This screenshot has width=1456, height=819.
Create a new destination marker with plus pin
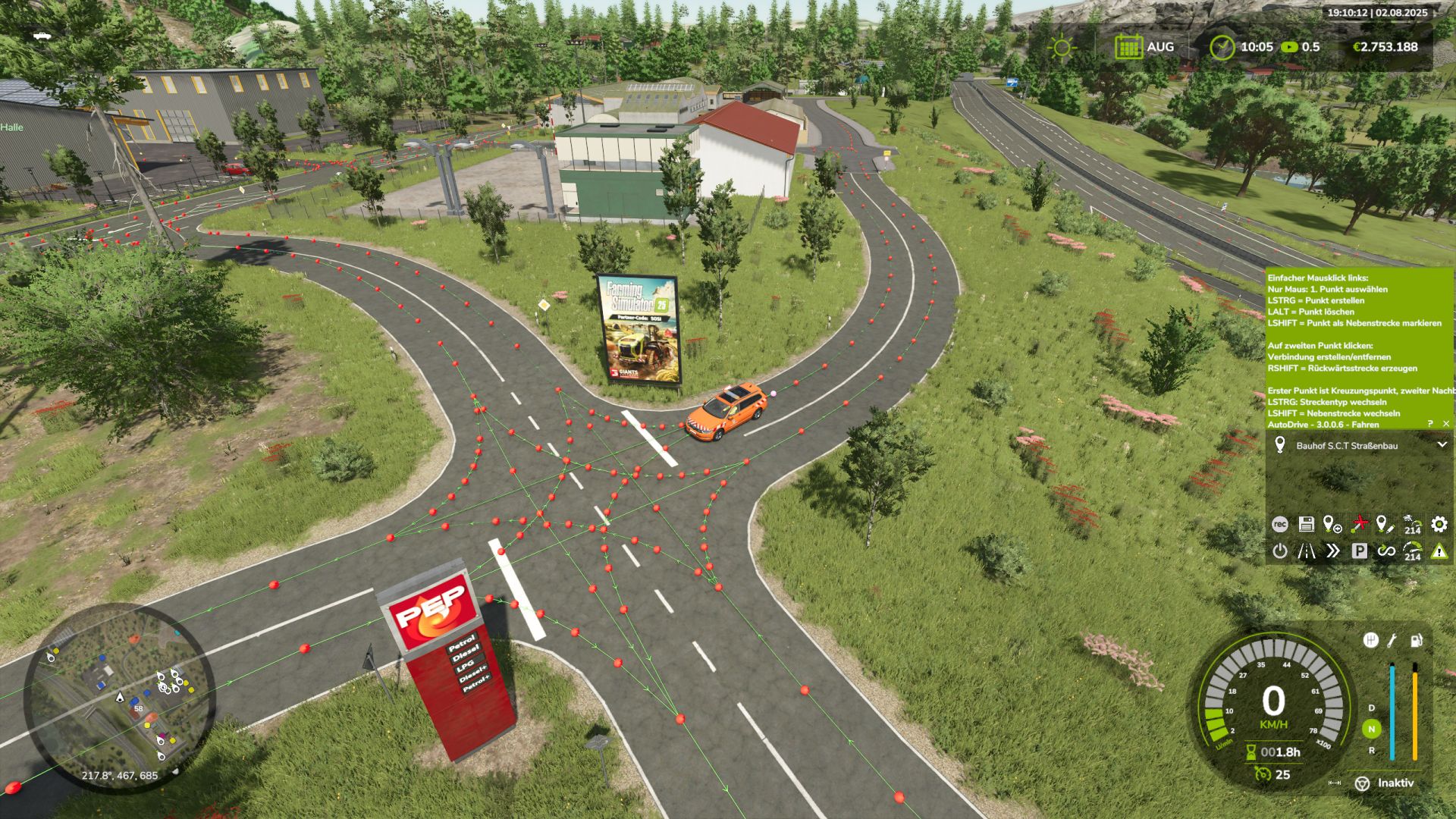tap(1332, 524)
